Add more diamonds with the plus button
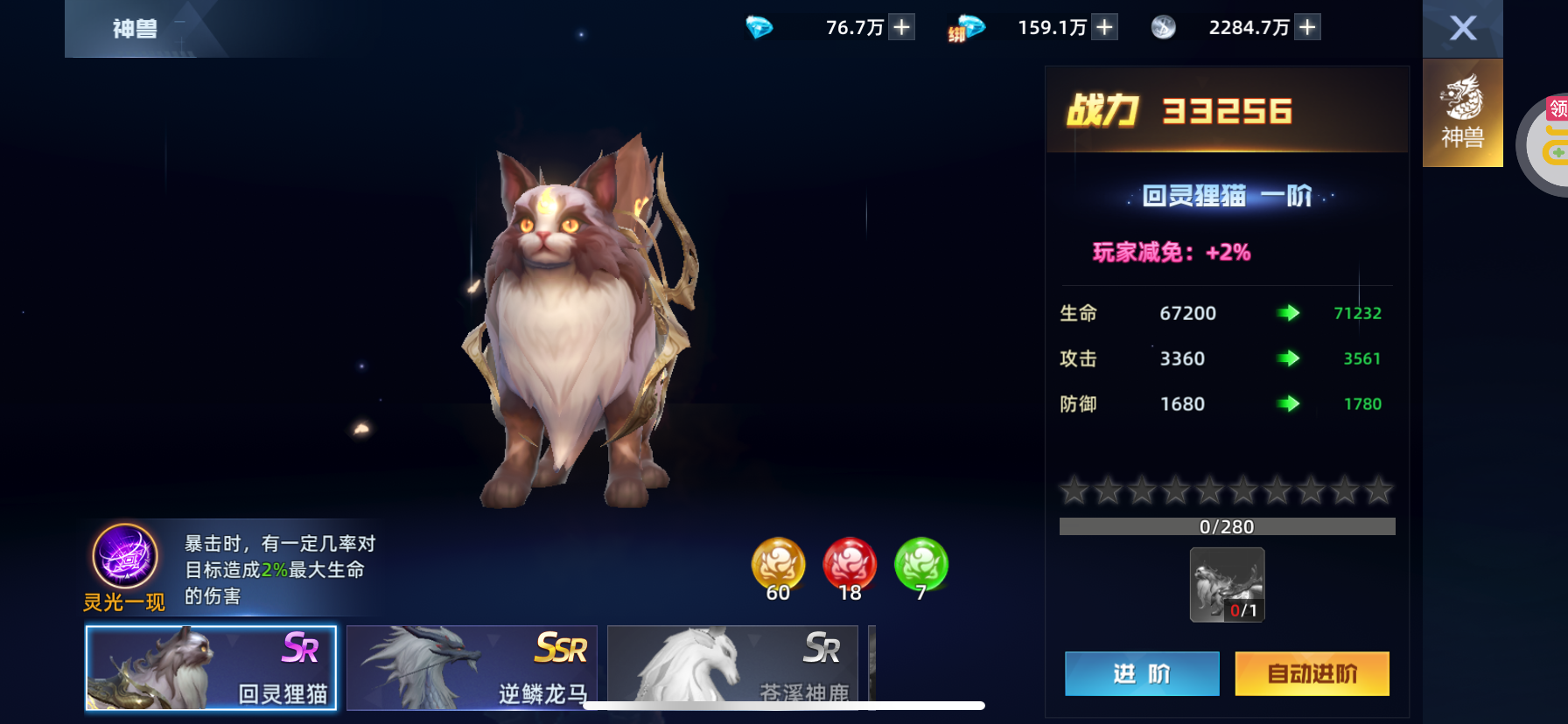Viewport: 1568px width, 724px height. point(901,27)
